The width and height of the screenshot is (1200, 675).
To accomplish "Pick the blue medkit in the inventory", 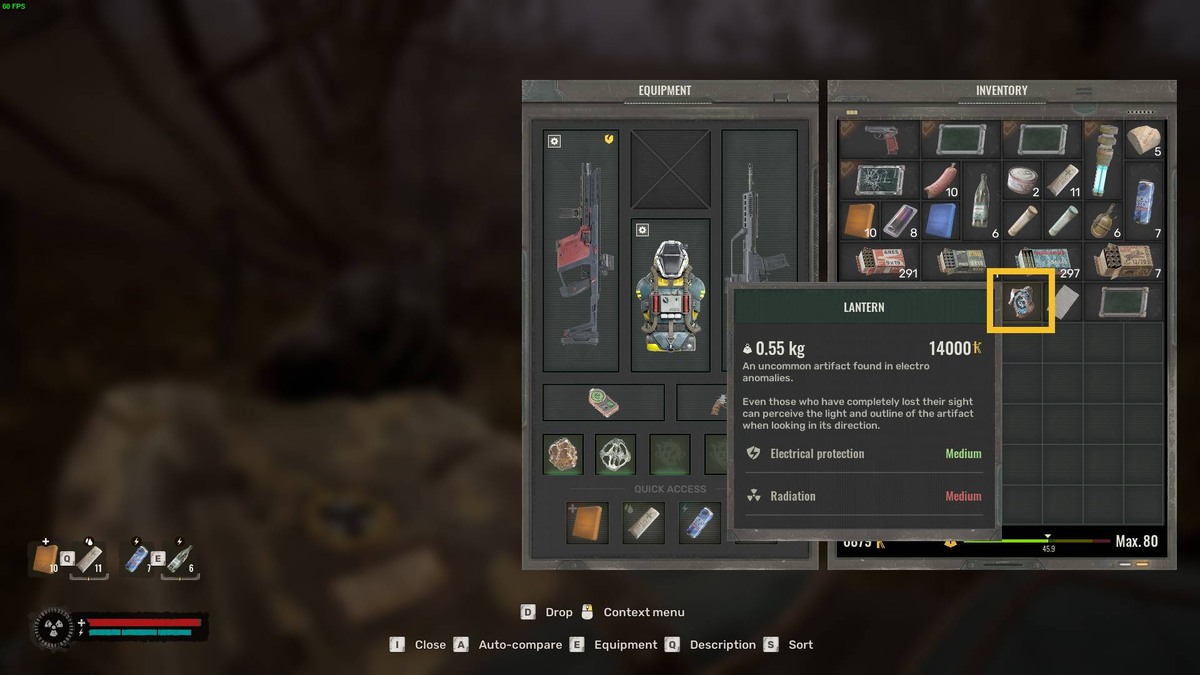I will pos(941,220).
